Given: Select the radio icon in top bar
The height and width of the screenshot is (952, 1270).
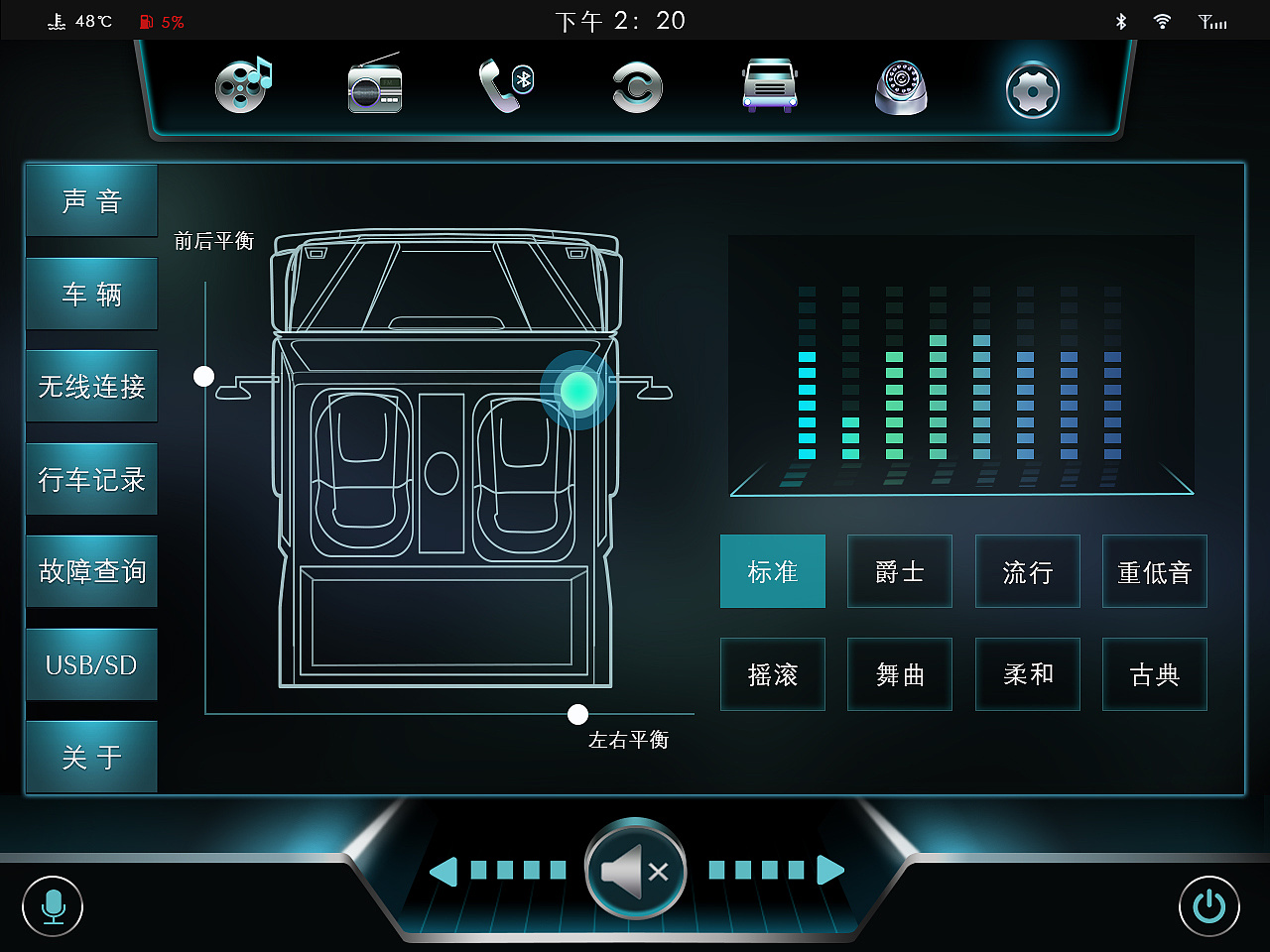Looking at the screenshot, I should (x=374, y=86).
